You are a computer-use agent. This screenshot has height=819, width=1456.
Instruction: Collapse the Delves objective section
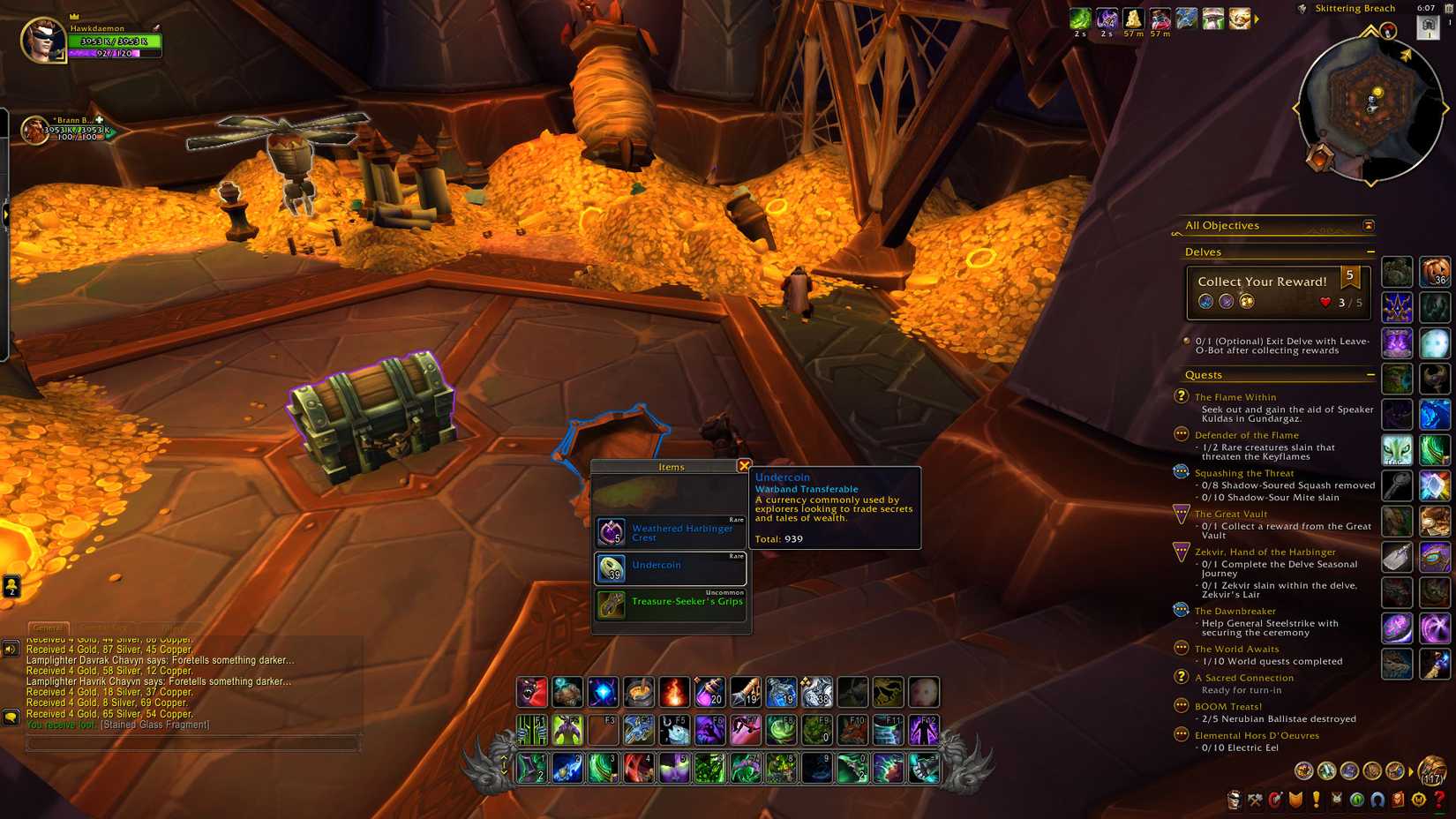pyautogui.click(x=1371, y=252)
